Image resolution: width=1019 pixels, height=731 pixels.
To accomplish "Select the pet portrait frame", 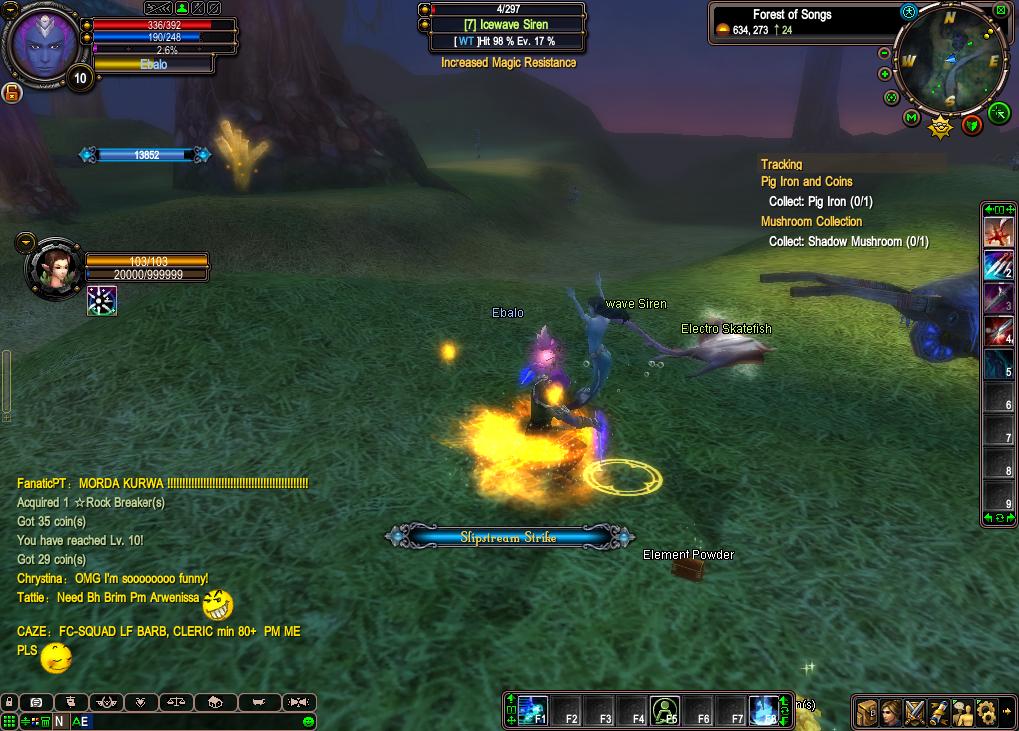I will pos(53,268).
